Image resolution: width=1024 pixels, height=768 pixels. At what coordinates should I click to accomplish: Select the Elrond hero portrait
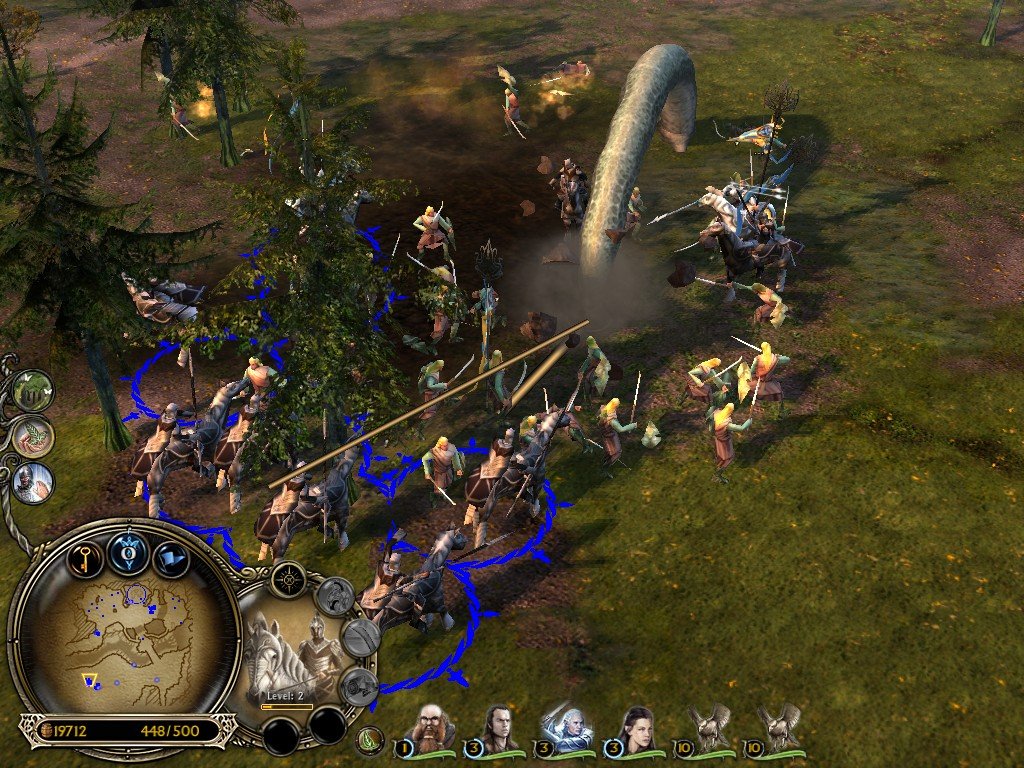(497, 728)
